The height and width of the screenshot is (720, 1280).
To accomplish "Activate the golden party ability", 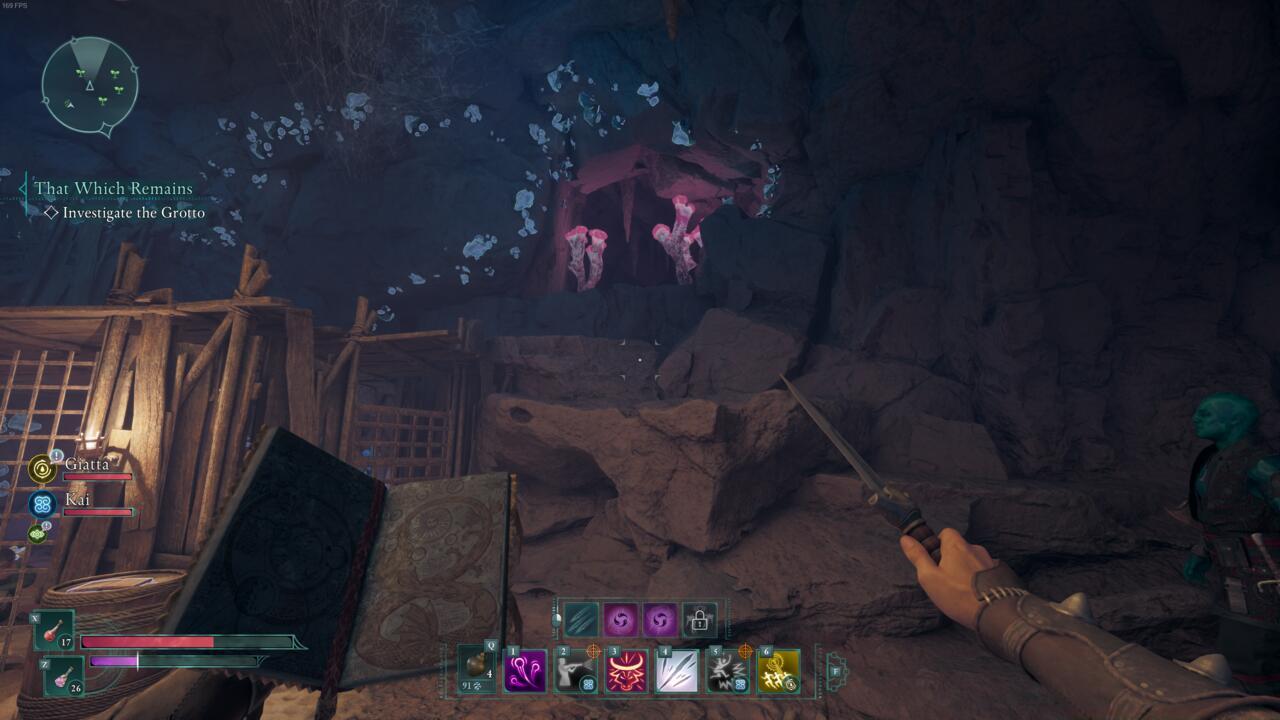I will point(779,671).
